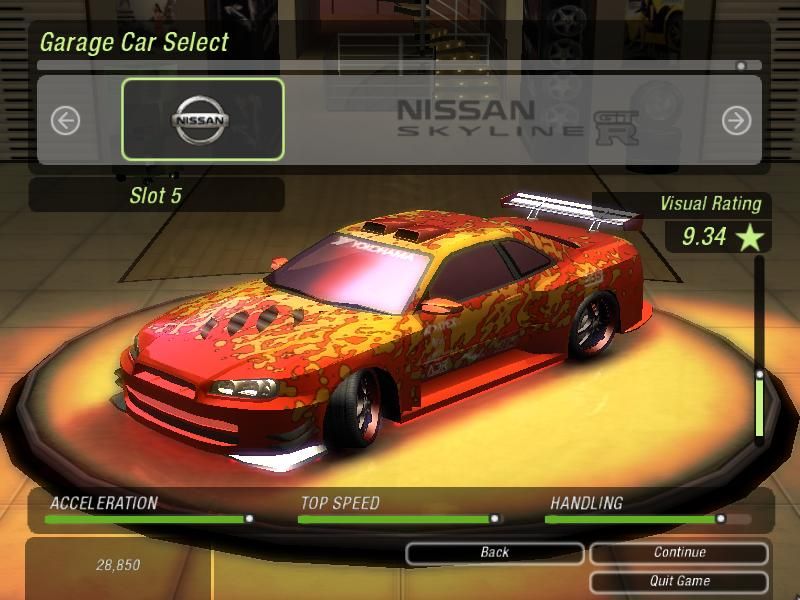Choose Continue to confirm the car
This screenshot has width=800, height=600.
pos(679,553)
